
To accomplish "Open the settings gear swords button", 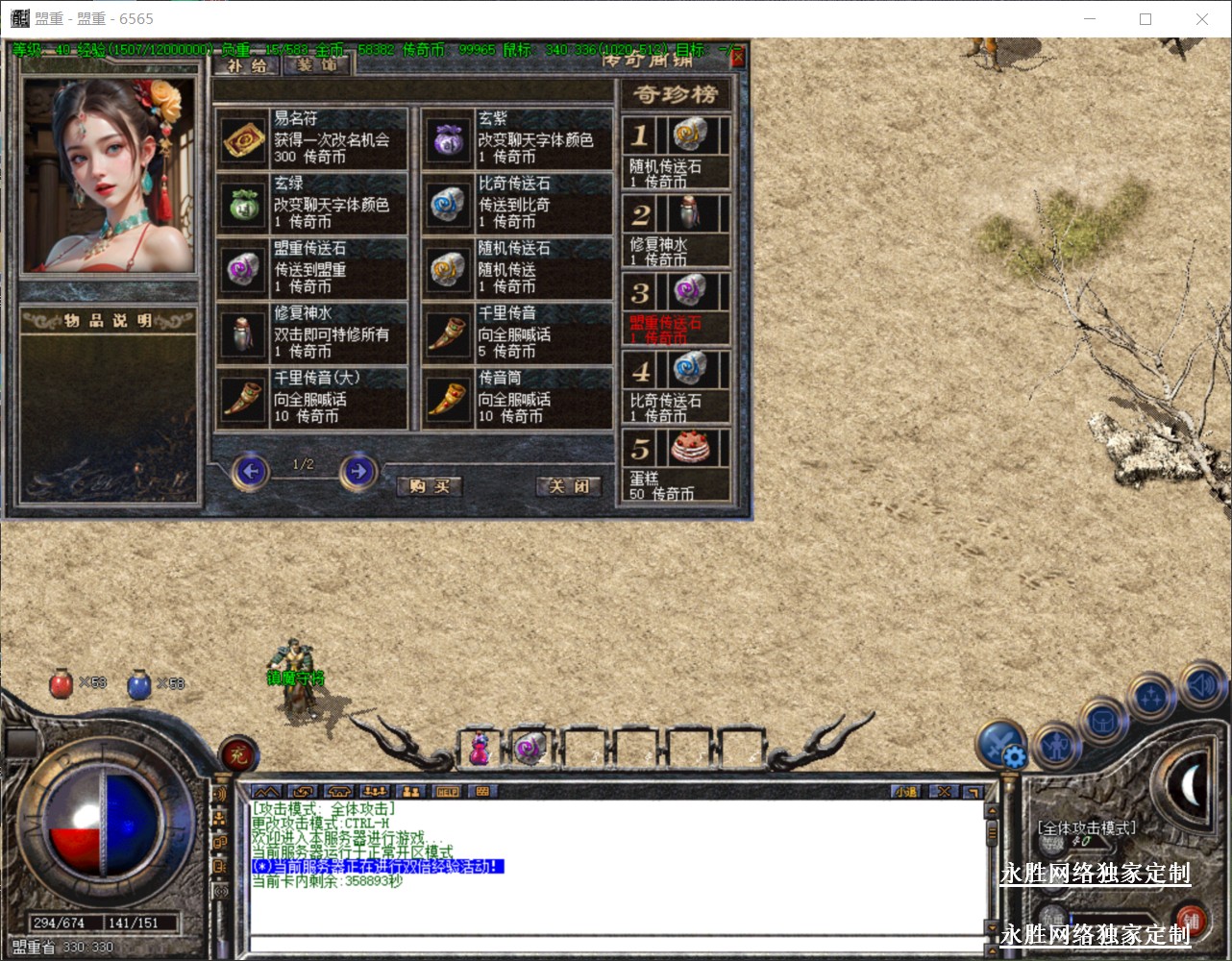I will click(1002, 745).
